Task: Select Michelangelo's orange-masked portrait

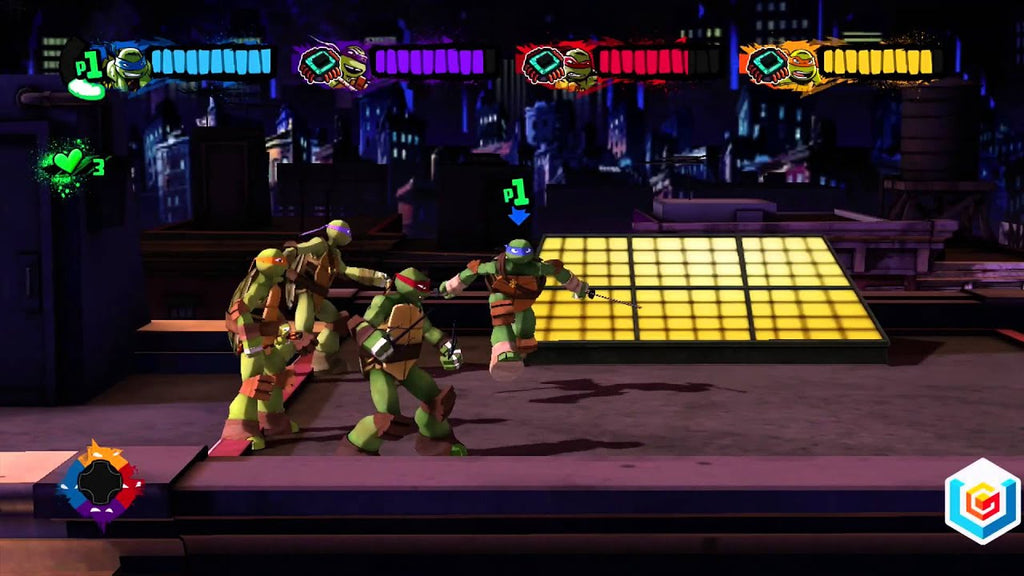Action: [800, 65]
